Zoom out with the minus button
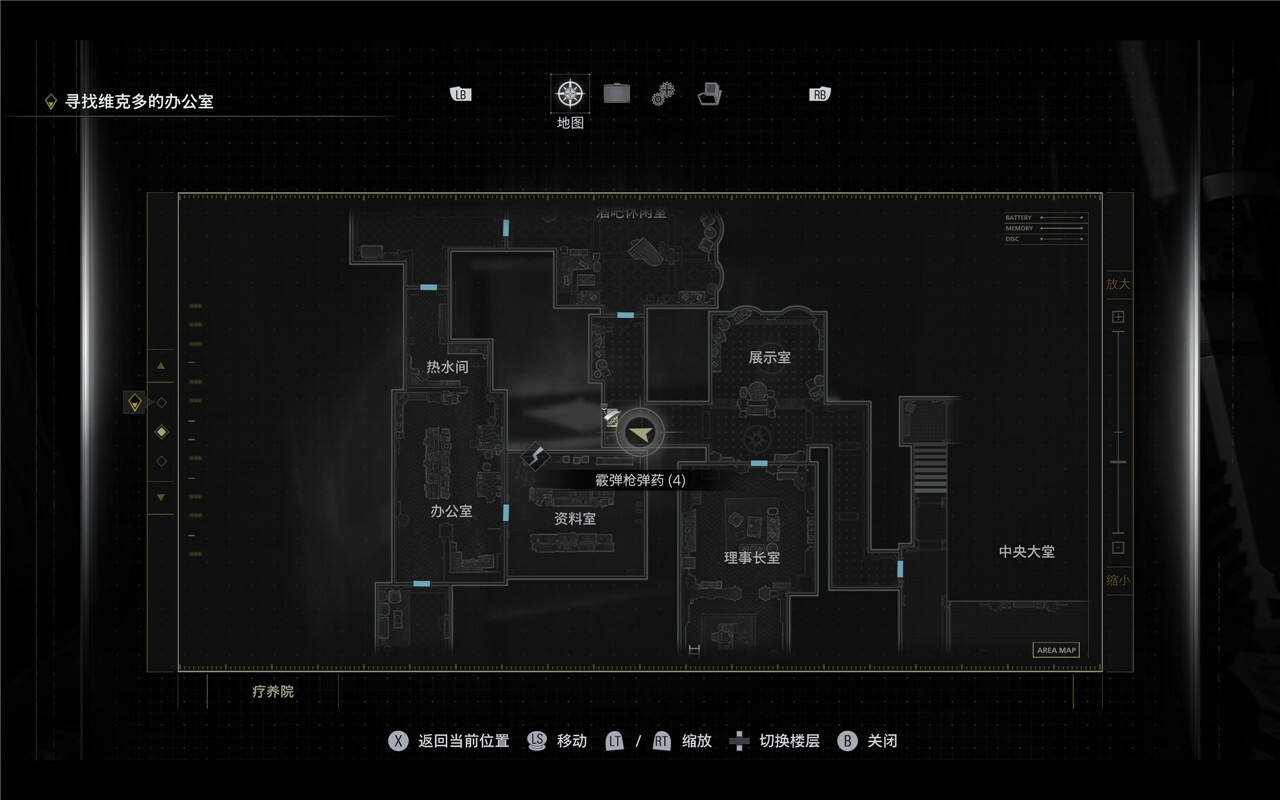Screen dimensions: 1280x800 pyautogui.click(x=1118, y=548)
